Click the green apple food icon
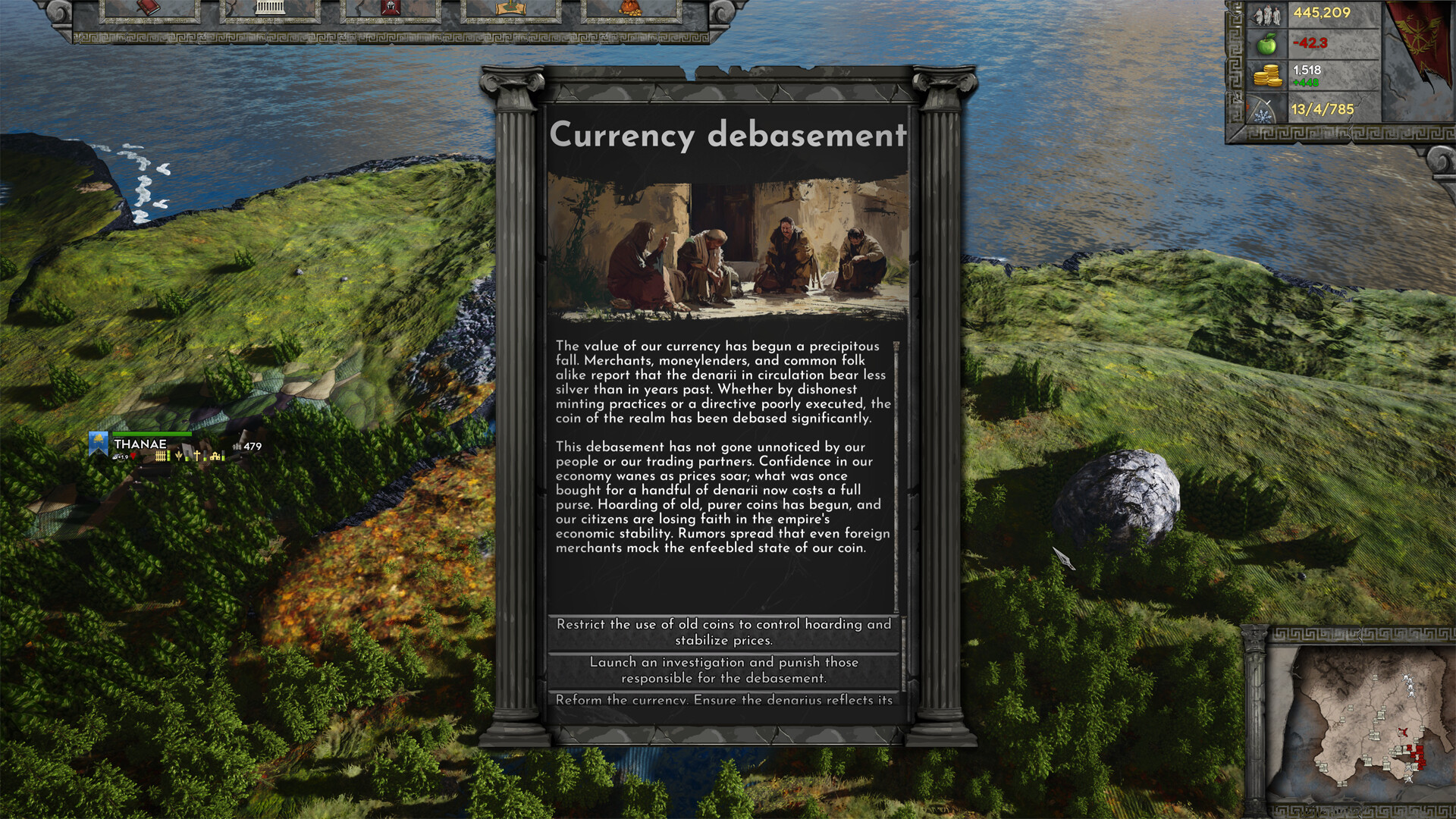The width and height of the screenshot is (1456, 819). point(1267,45)
